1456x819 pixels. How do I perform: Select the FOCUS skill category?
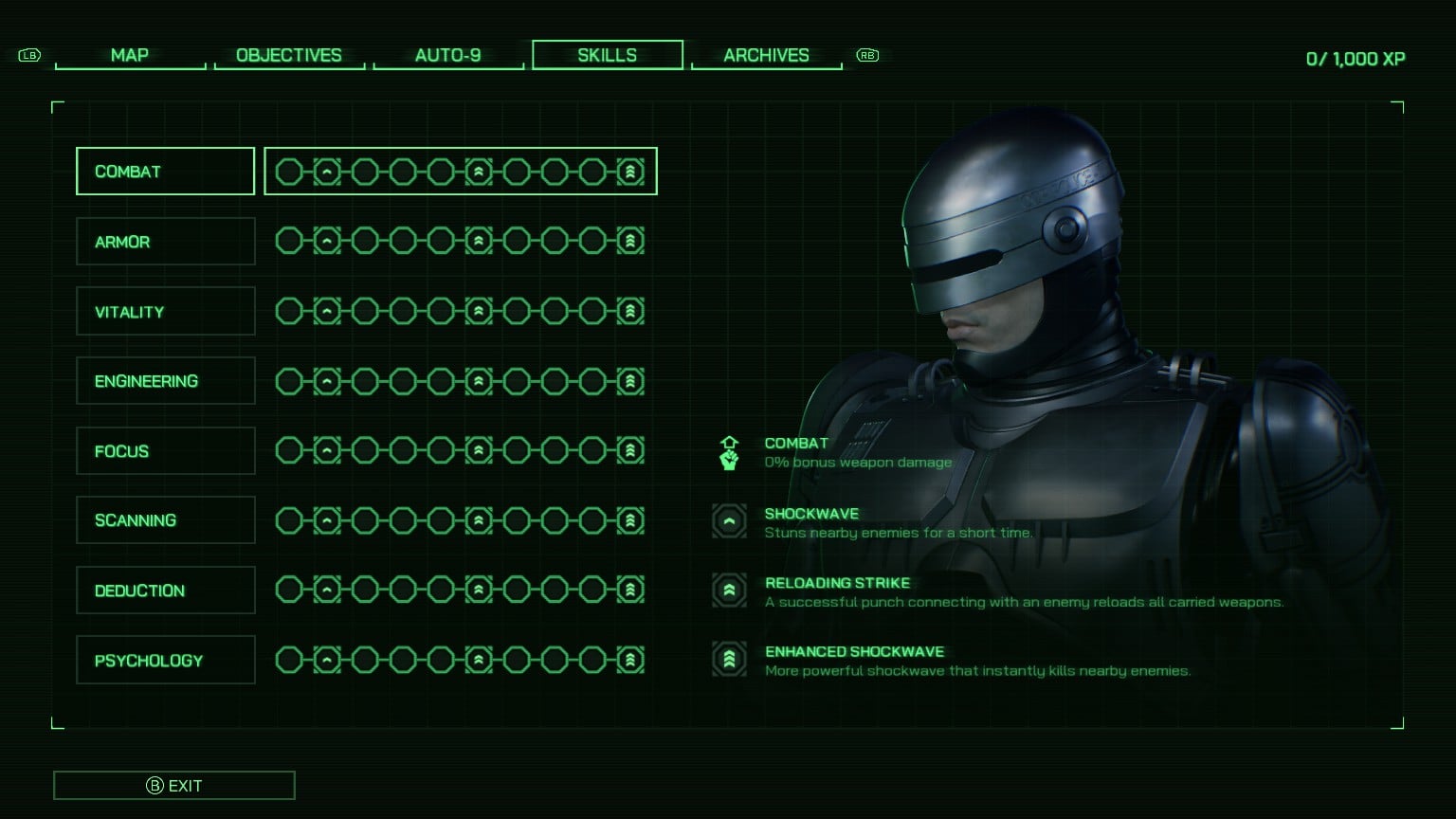[x=165, y=450]
